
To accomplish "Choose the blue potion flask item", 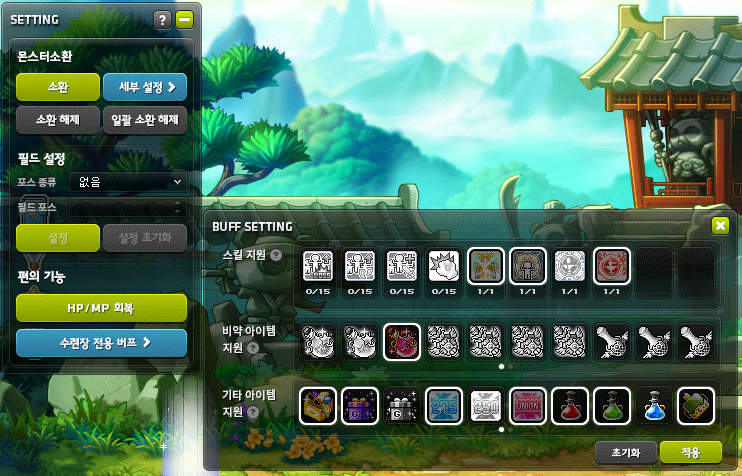I will coord(653,405).
